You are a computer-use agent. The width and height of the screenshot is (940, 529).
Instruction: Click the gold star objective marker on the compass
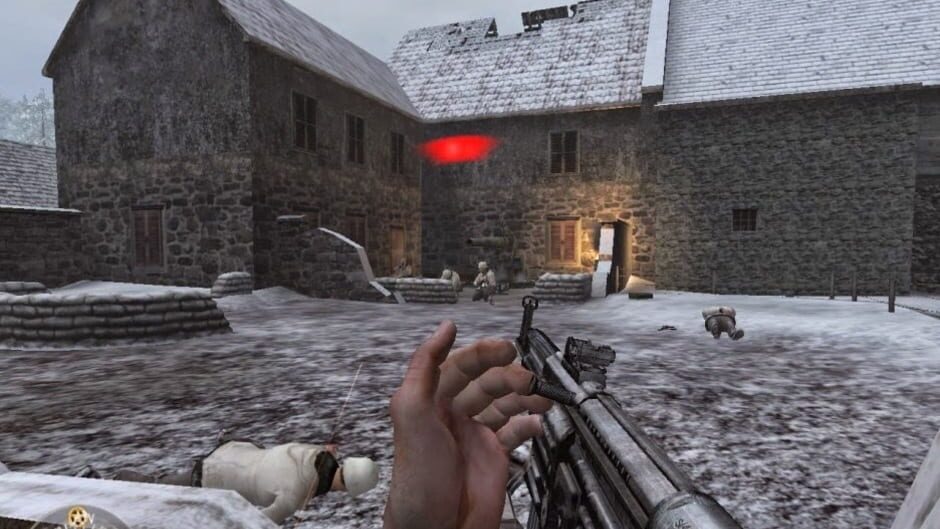point(79,517)
